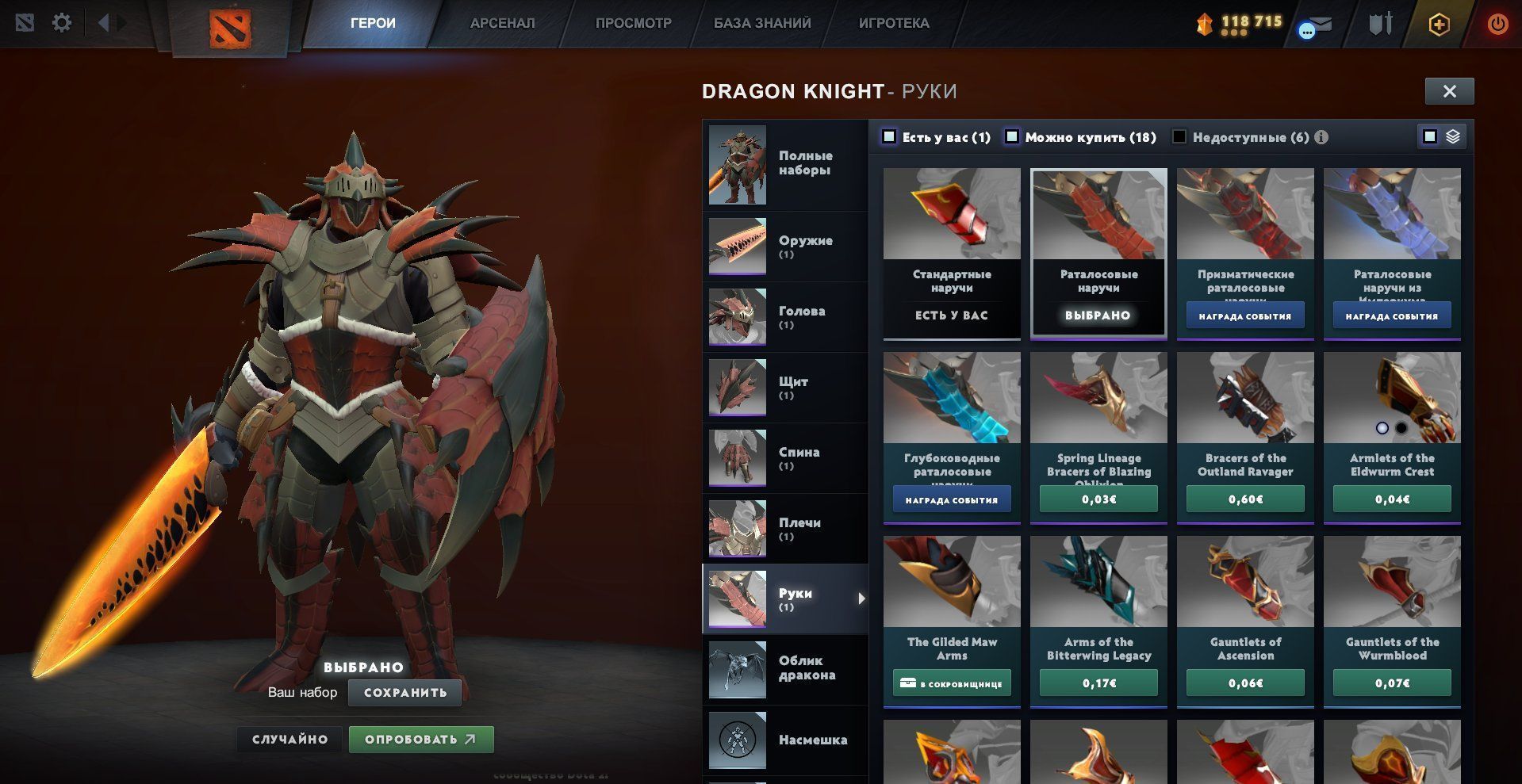The width and height of the screenshot is (1522, 784).
Task: Choose the Оружие slot category
Action: tap(784, 247)
